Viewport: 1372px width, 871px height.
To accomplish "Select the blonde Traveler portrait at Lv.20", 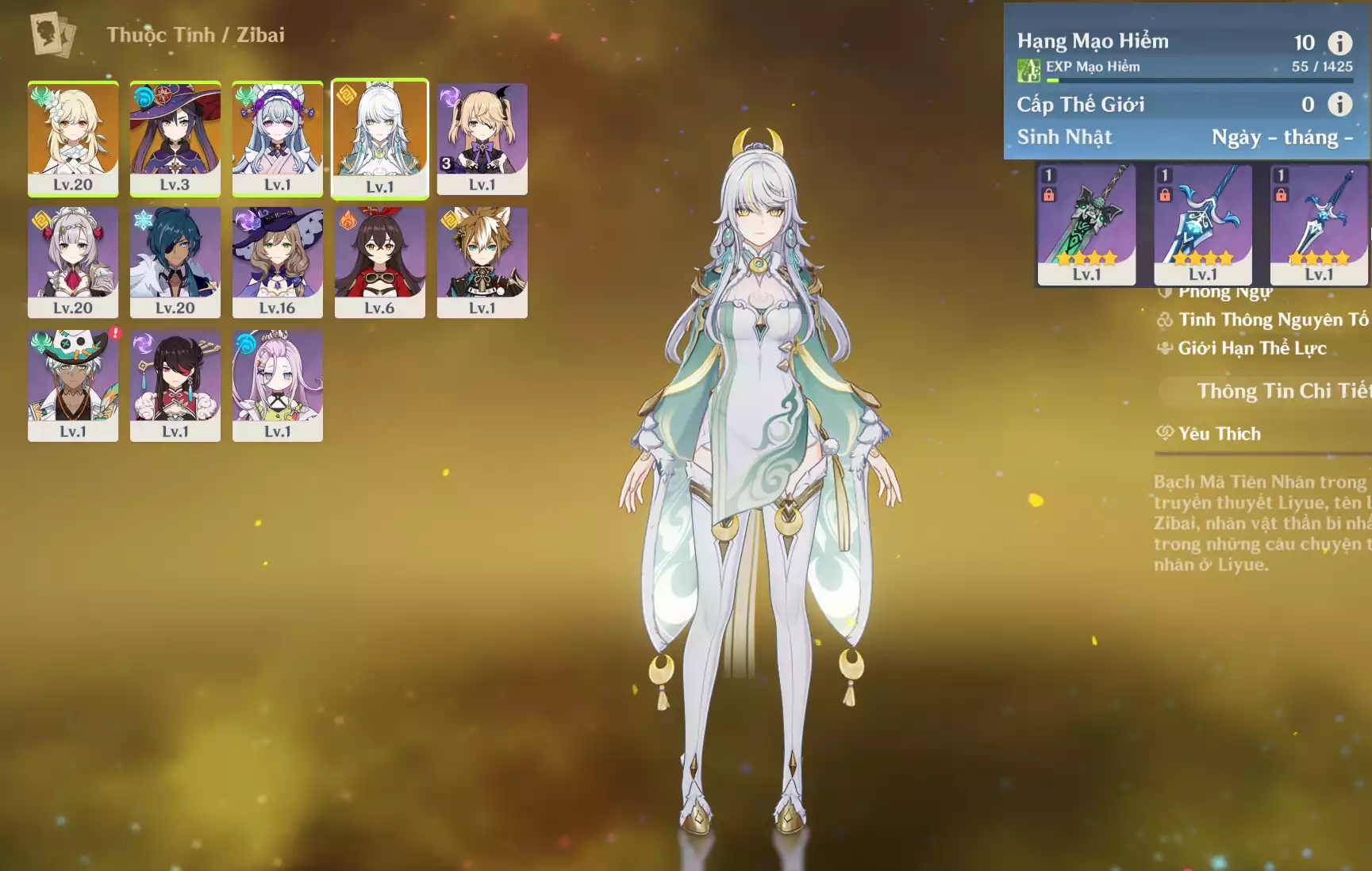I will tap(73, 138).
